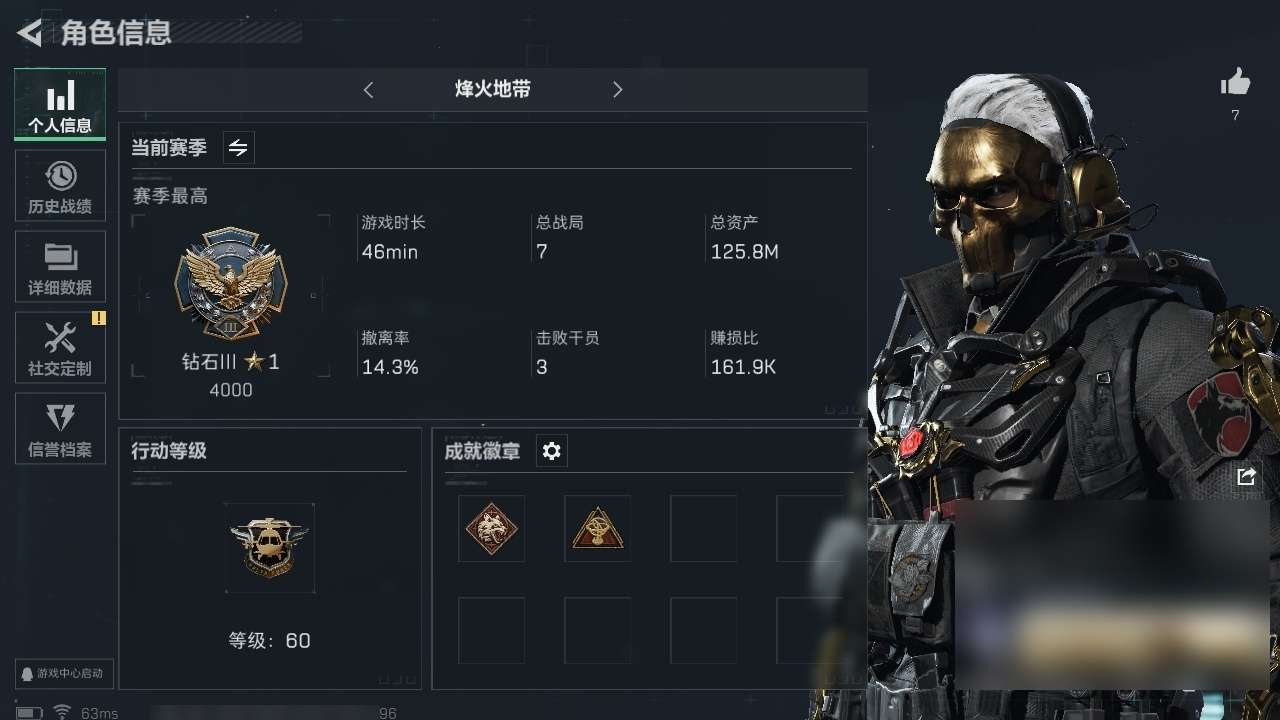This screenshot has width=1280, height=720.
Task: Go back using the arrow beside 角色信息
Action: (30, 33)
